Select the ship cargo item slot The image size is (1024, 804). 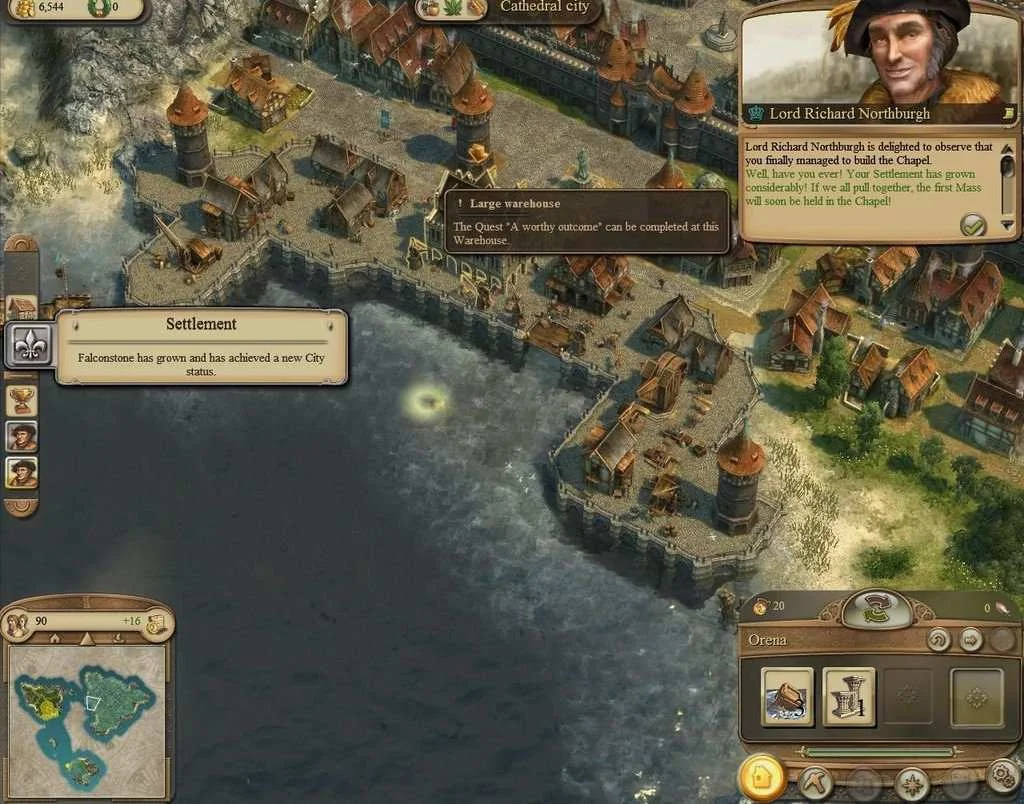[787, 696]
